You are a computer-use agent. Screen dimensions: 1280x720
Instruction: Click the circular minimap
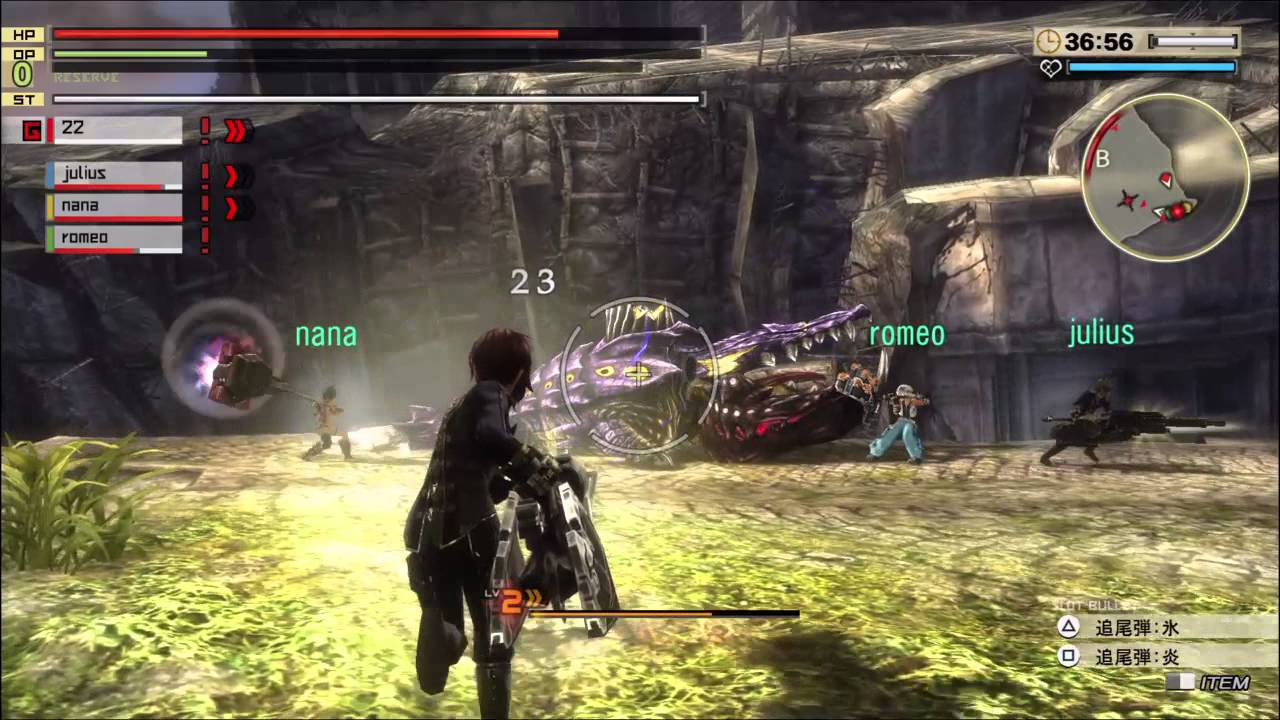tap(1165, 178)
